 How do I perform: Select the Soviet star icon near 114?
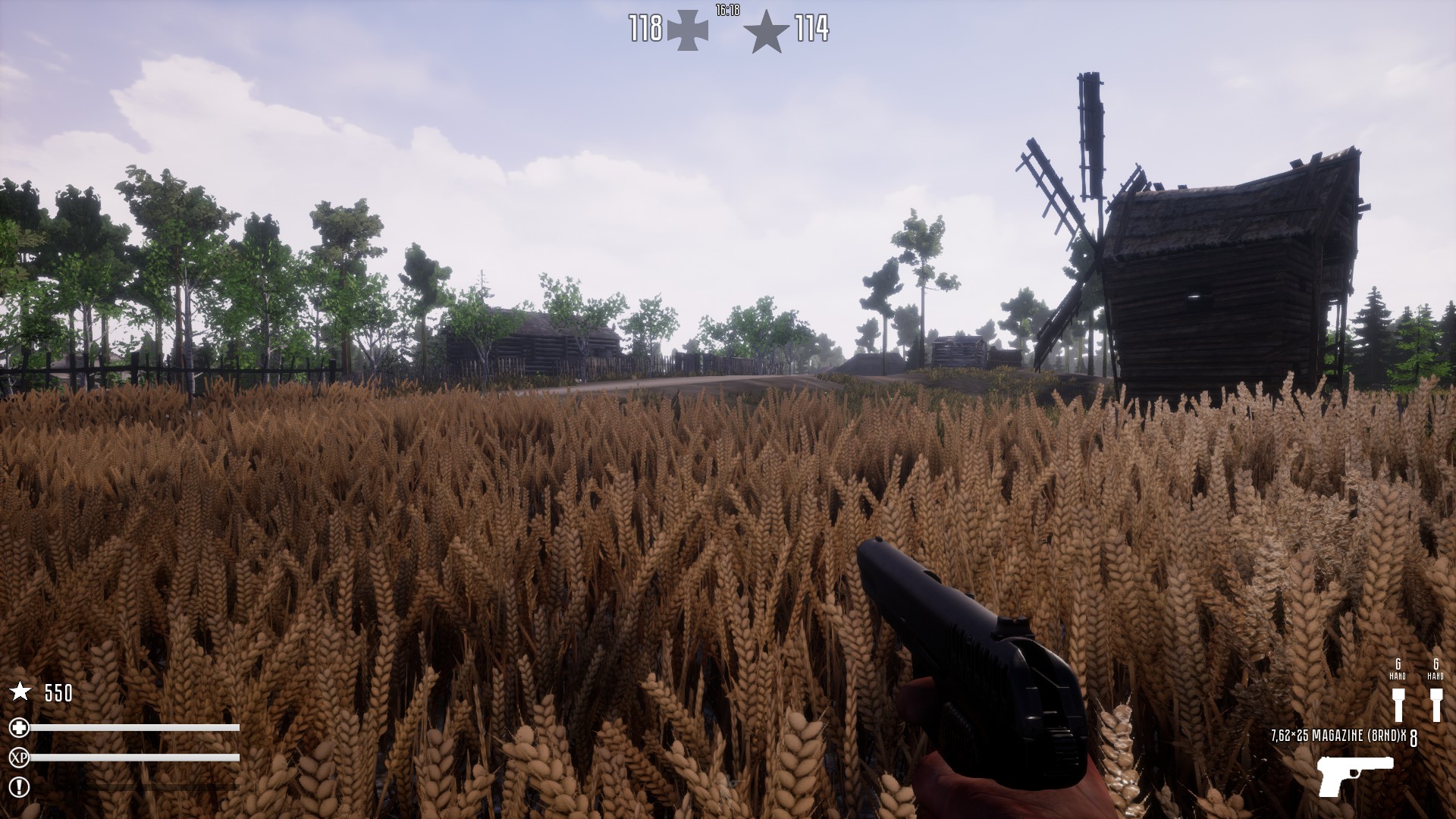(x=766, y=31)
